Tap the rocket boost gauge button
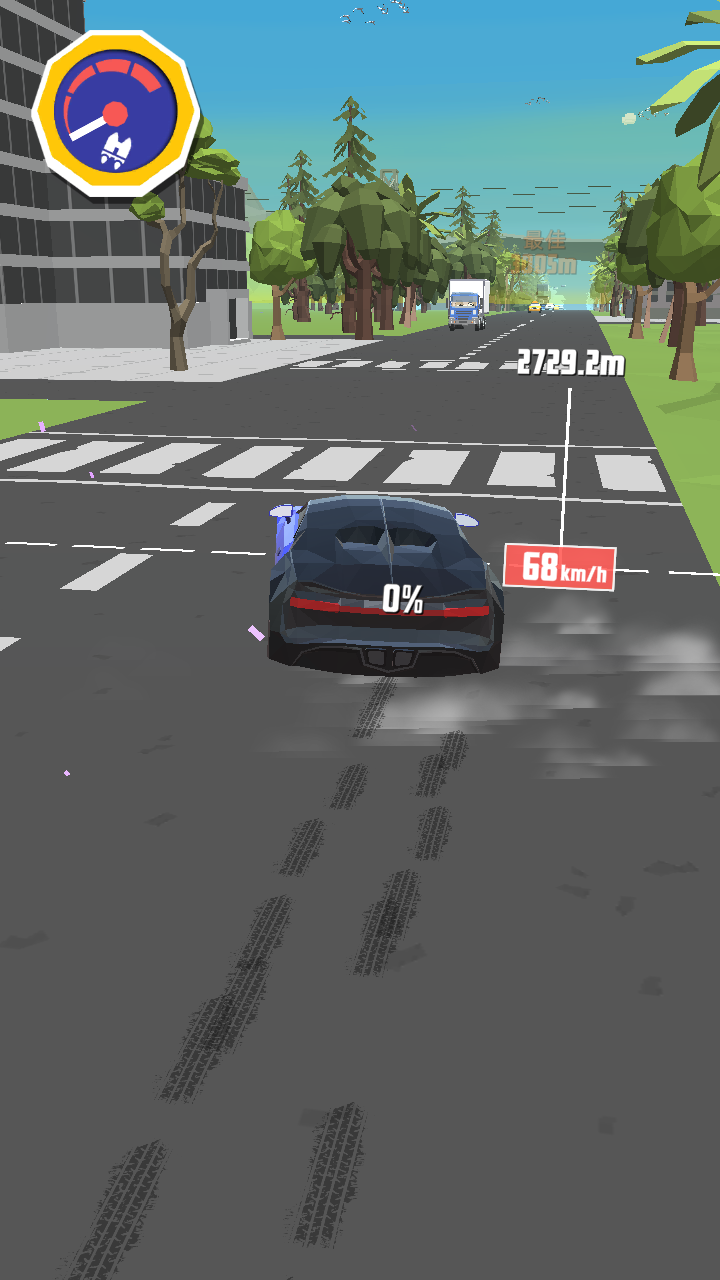This screenshot has width=720, height=1280. (116, 112)
